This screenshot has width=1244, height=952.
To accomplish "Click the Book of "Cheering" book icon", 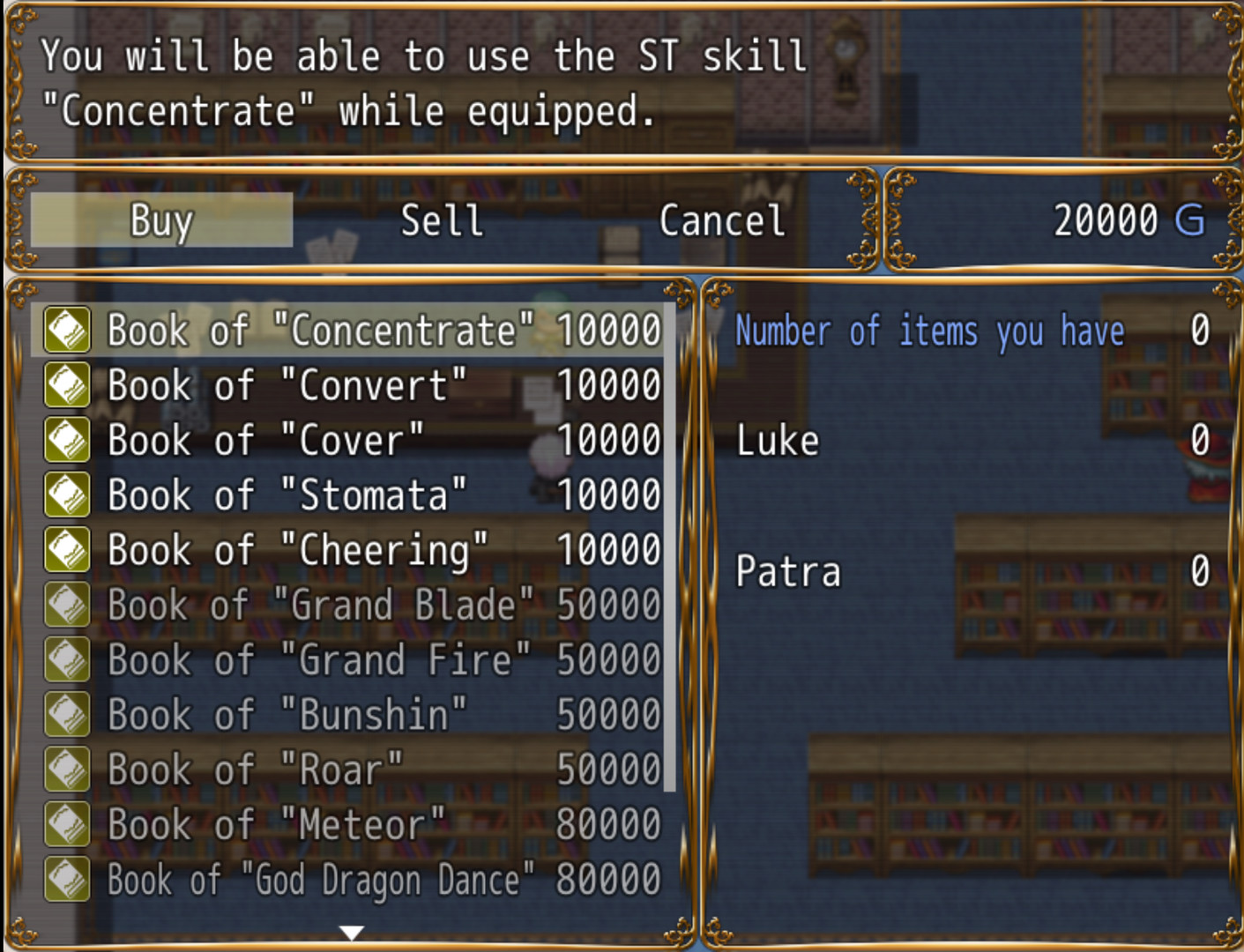I will [66, 549].
